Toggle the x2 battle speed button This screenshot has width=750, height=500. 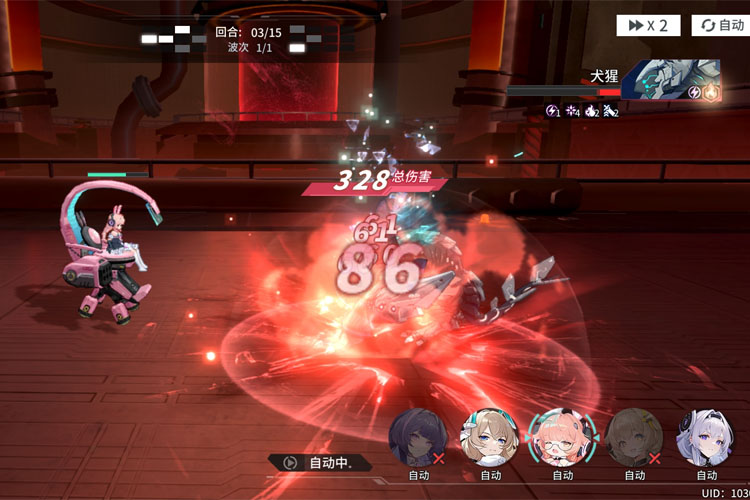click(649, 25)
